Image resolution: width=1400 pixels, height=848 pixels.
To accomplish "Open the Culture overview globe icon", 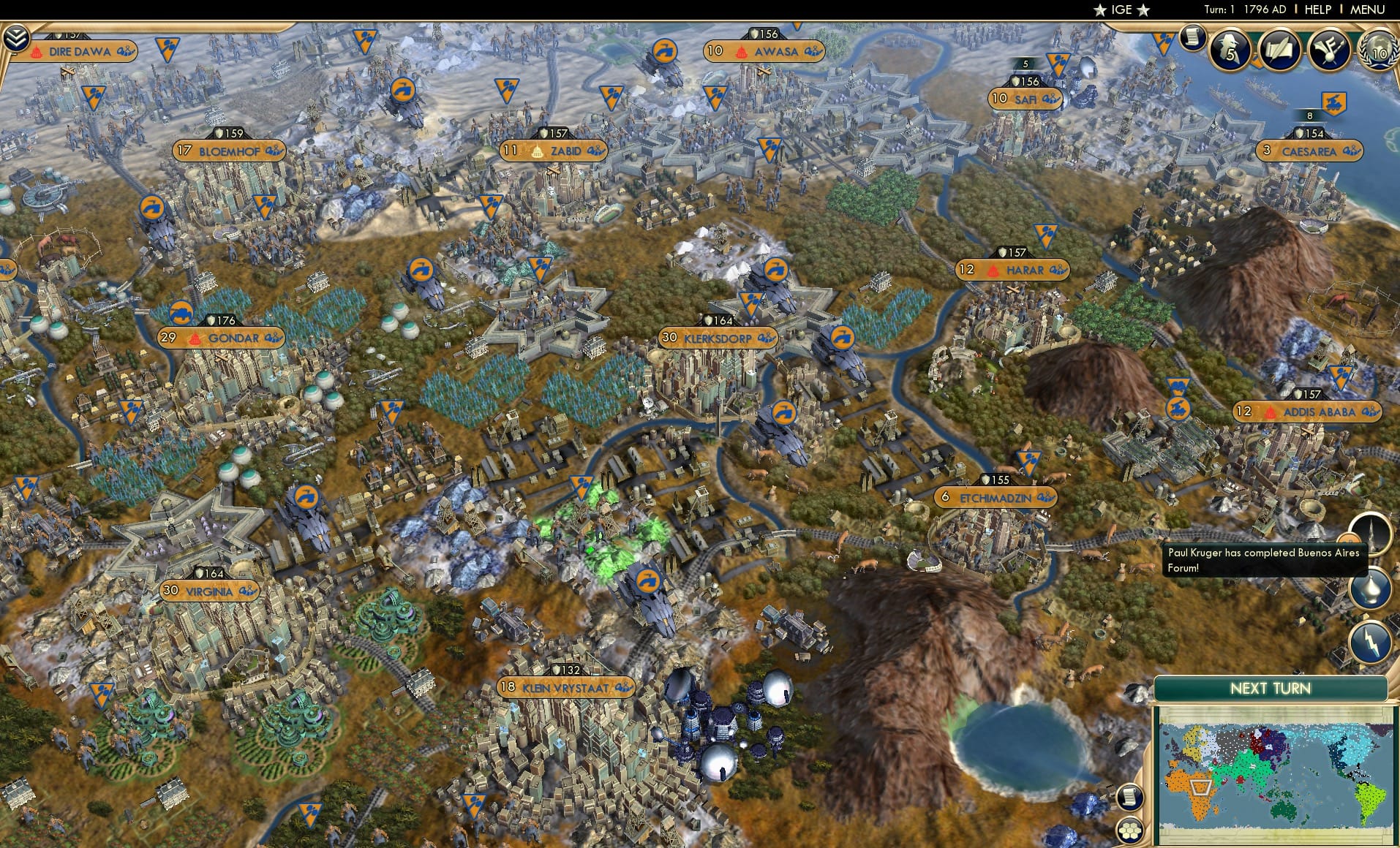I will point(1331,50).
